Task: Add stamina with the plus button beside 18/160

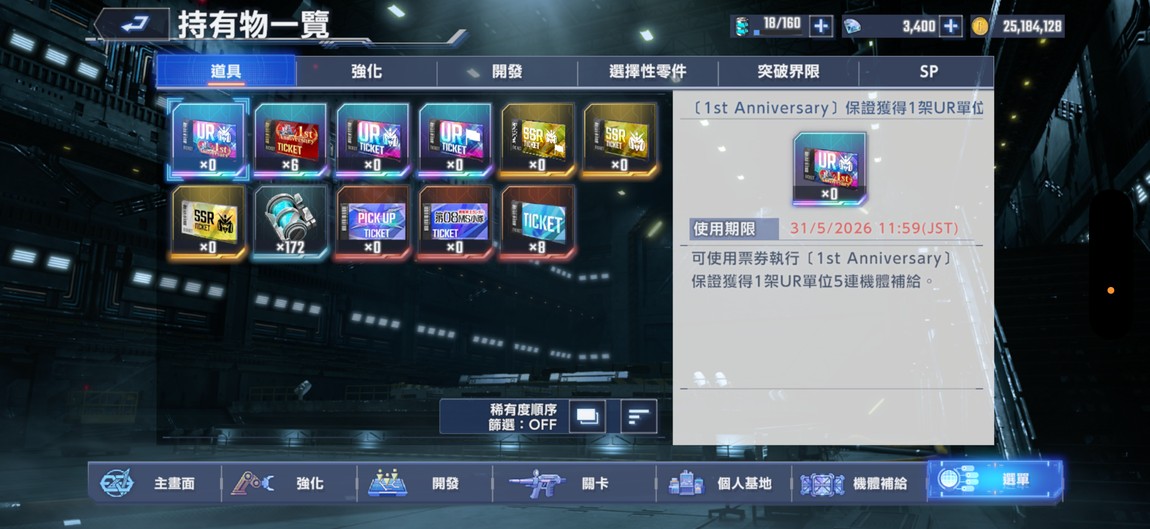Action: (821, 26)
